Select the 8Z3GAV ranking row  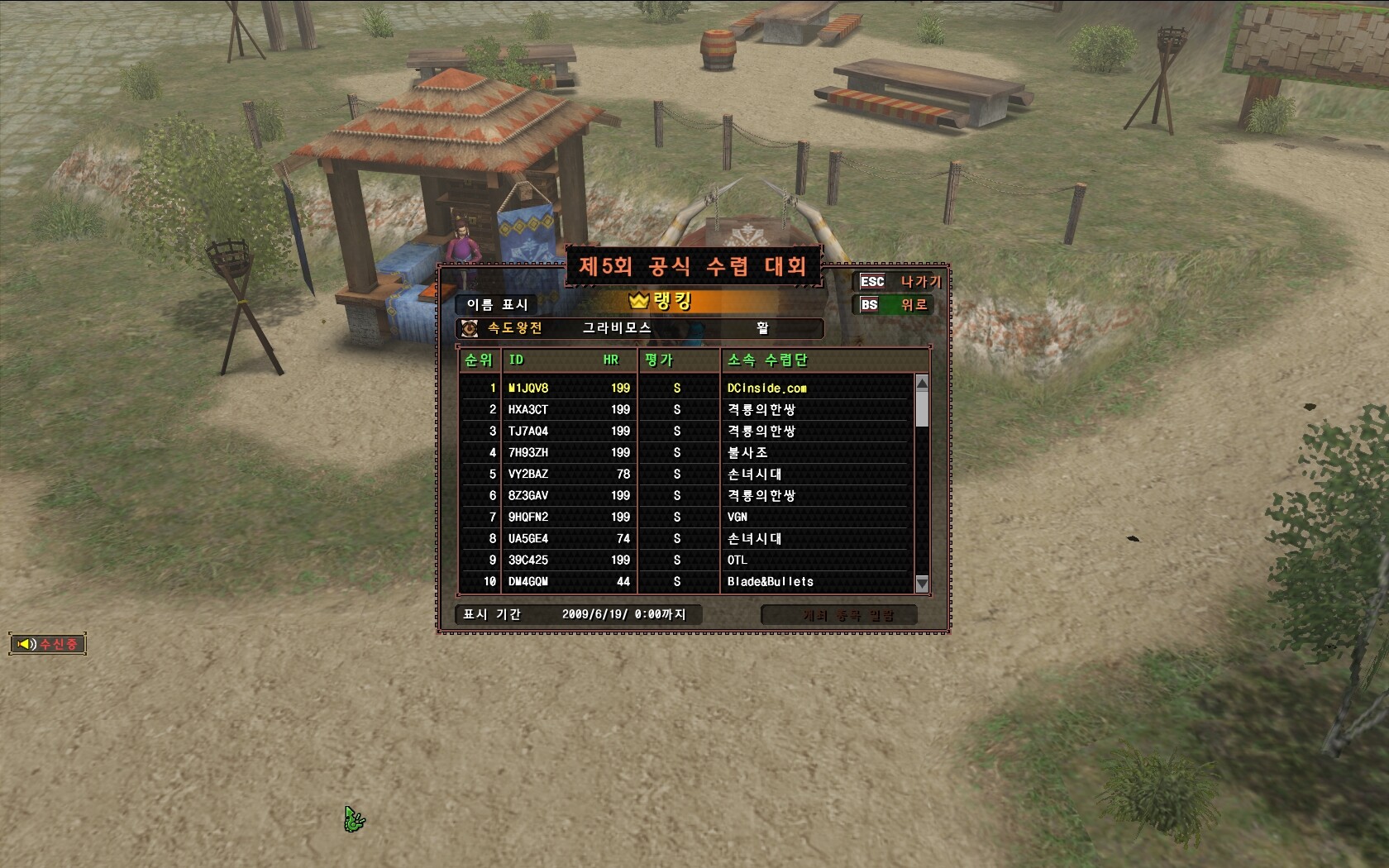(x=686, y=495)
